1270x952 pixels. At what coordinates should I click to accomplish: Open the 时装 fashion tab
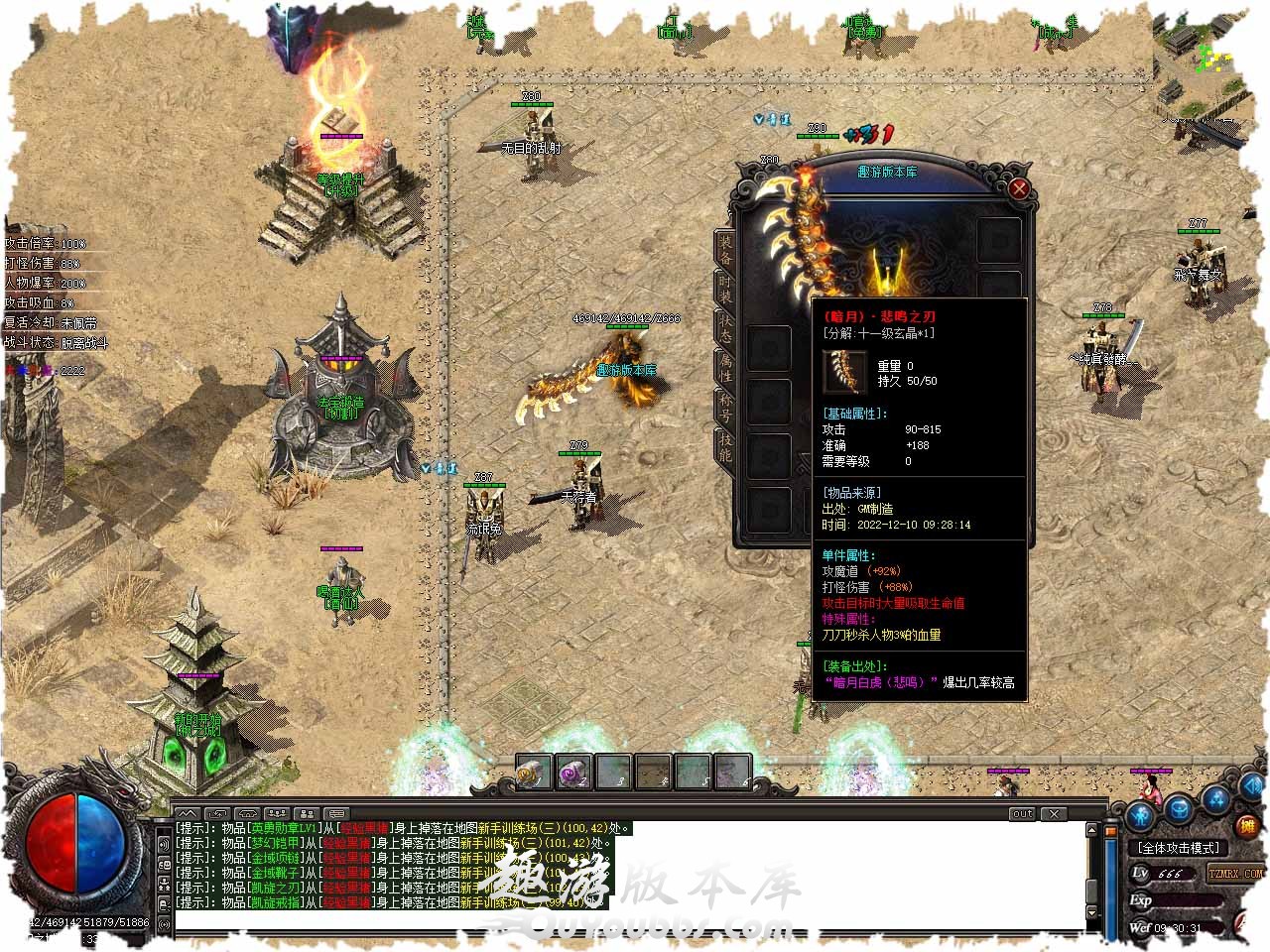click(x=725, y=290)
